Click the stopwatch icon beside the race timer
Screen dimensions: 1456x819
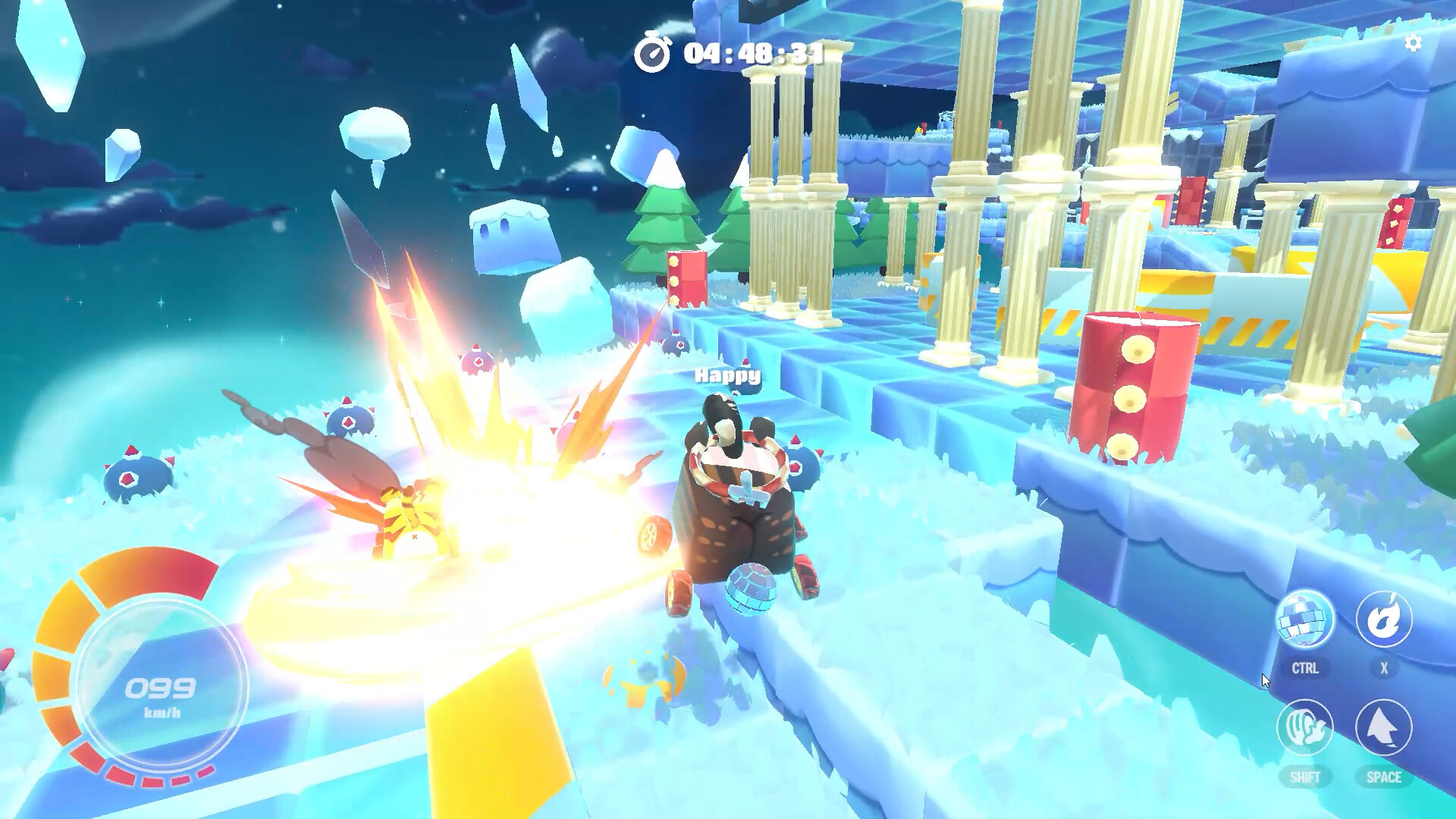tap(654, 53)
